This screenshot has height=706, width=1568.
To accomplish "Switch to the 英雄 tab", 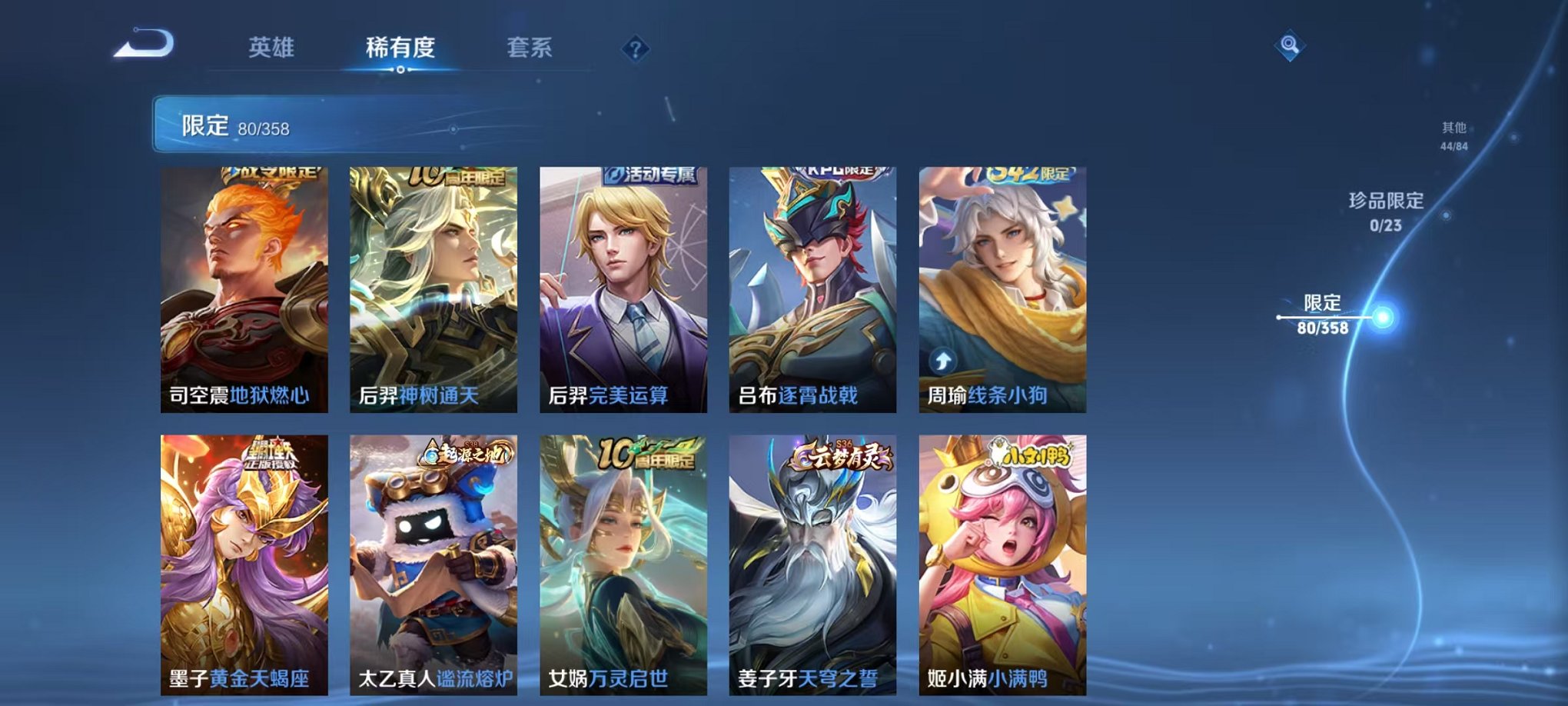I will pos(271,46).
